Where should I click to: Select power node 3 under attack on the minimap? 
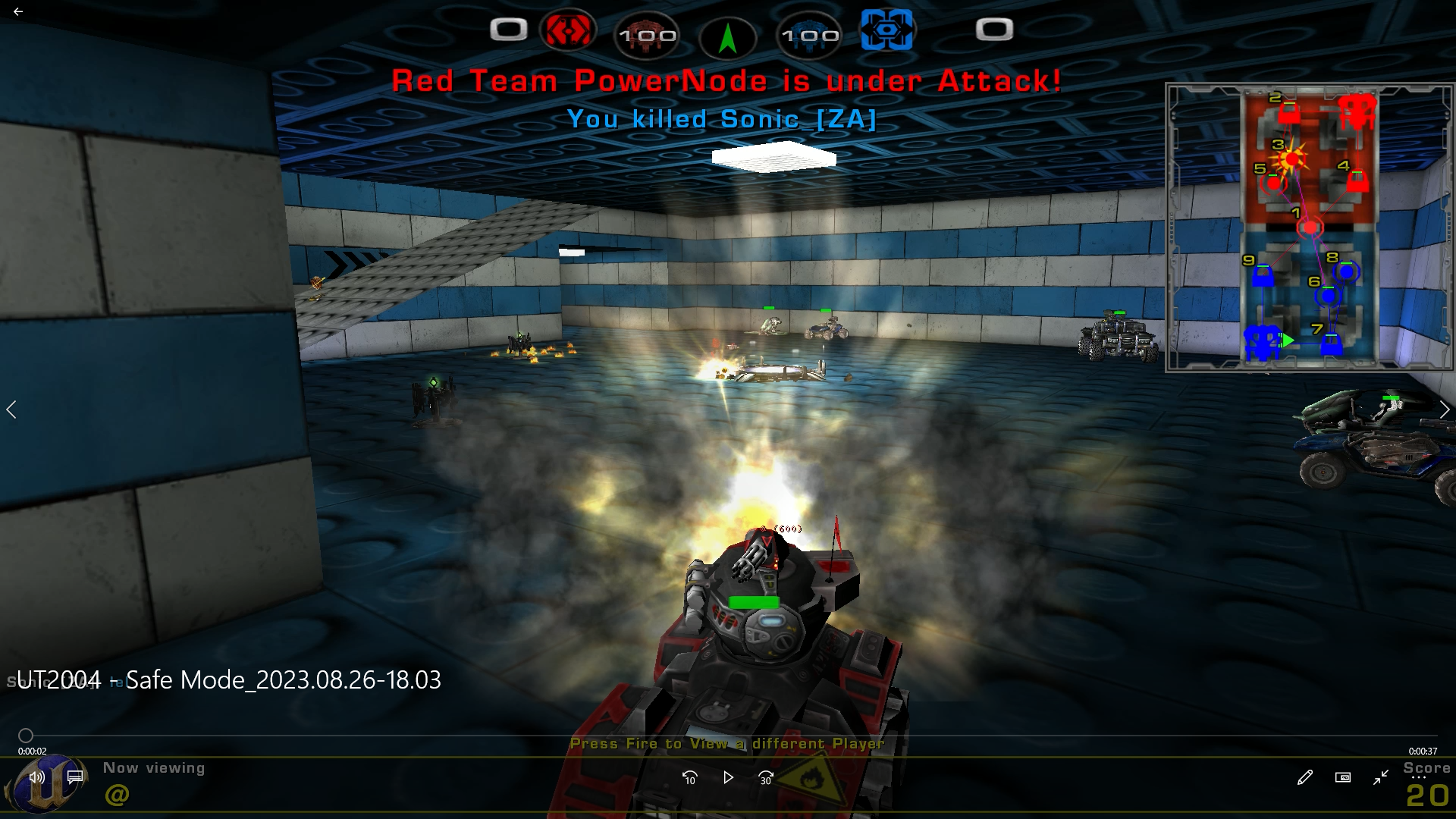click(1291, 159)
